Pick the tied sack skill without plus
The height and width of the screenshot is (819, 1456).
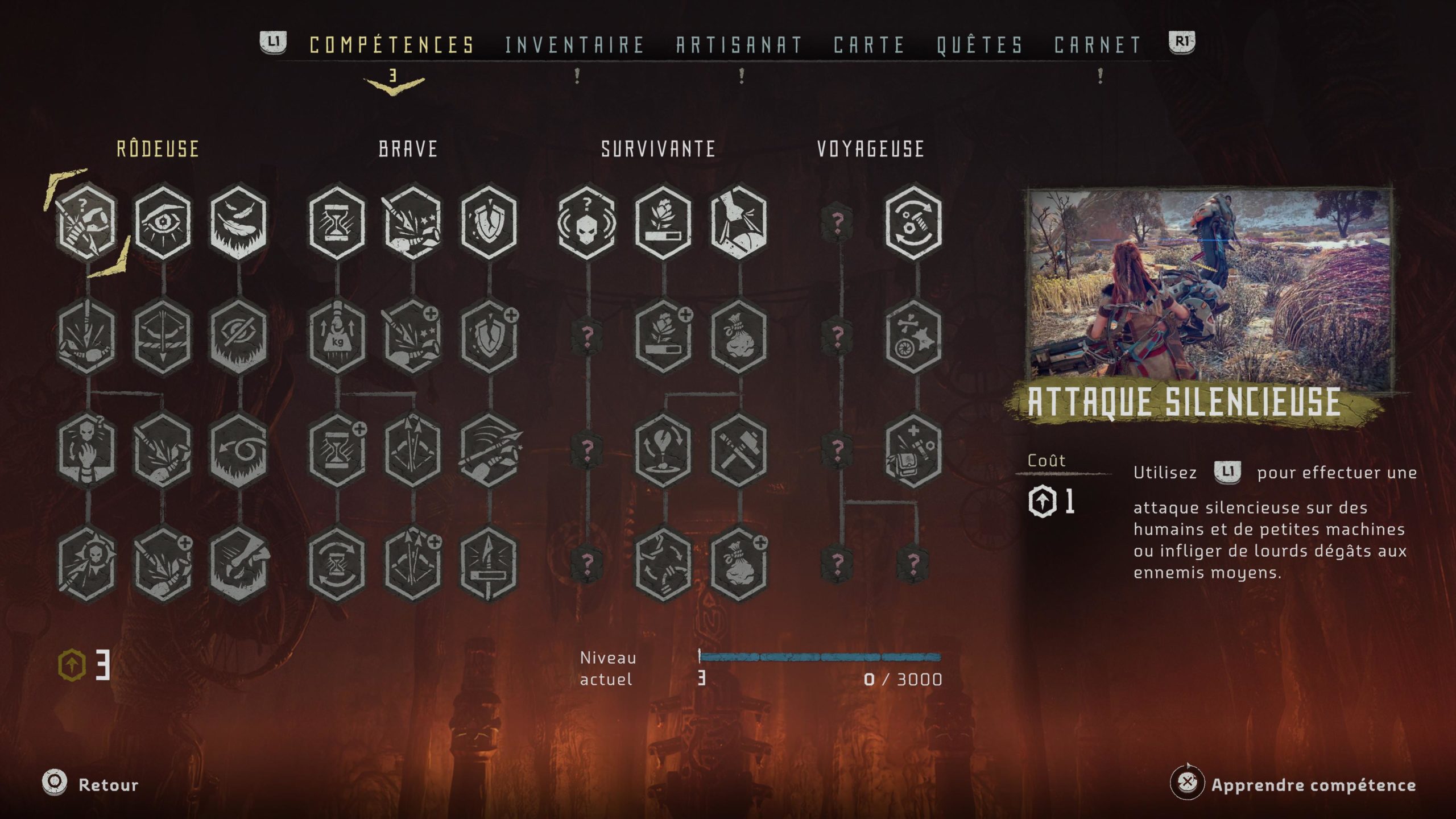click(738, 337)
